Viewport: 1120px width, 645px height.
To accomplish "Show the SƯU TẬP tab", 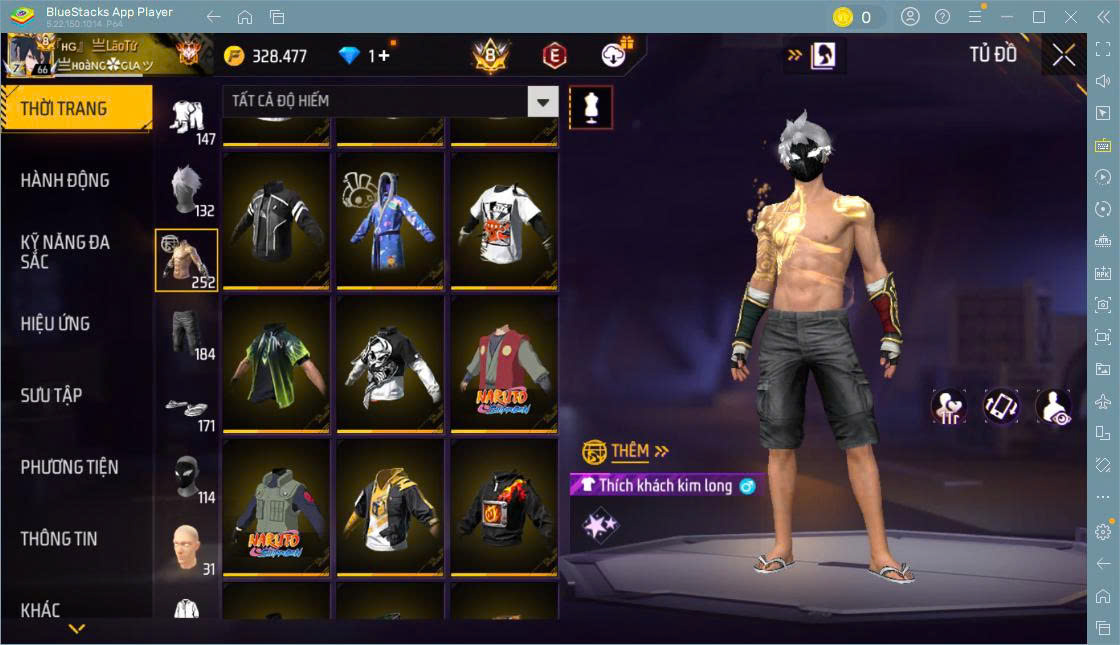I will click(x=51, y=395).
